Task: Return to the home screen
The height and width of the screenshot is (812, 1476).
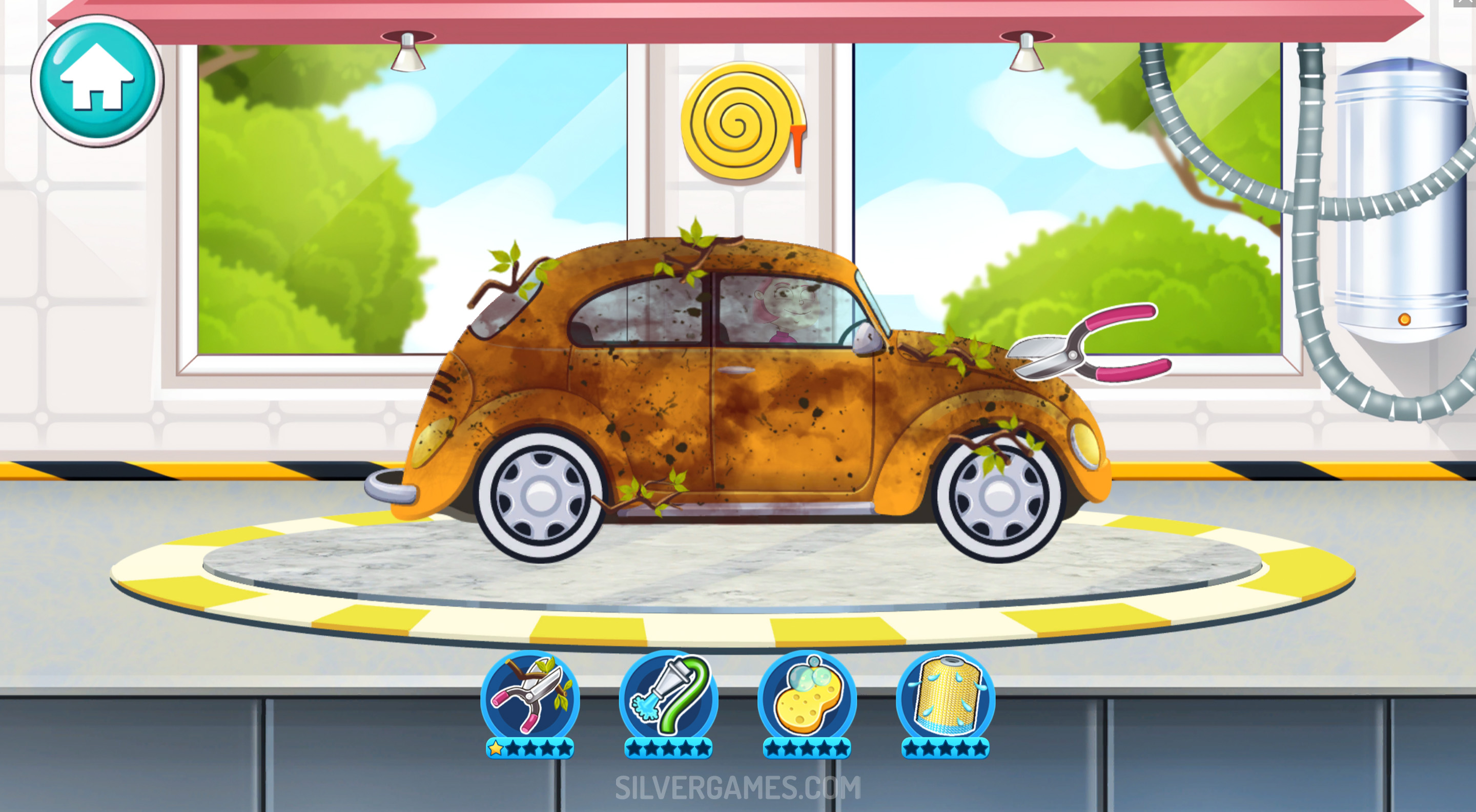Action: (x=97, y=80)
